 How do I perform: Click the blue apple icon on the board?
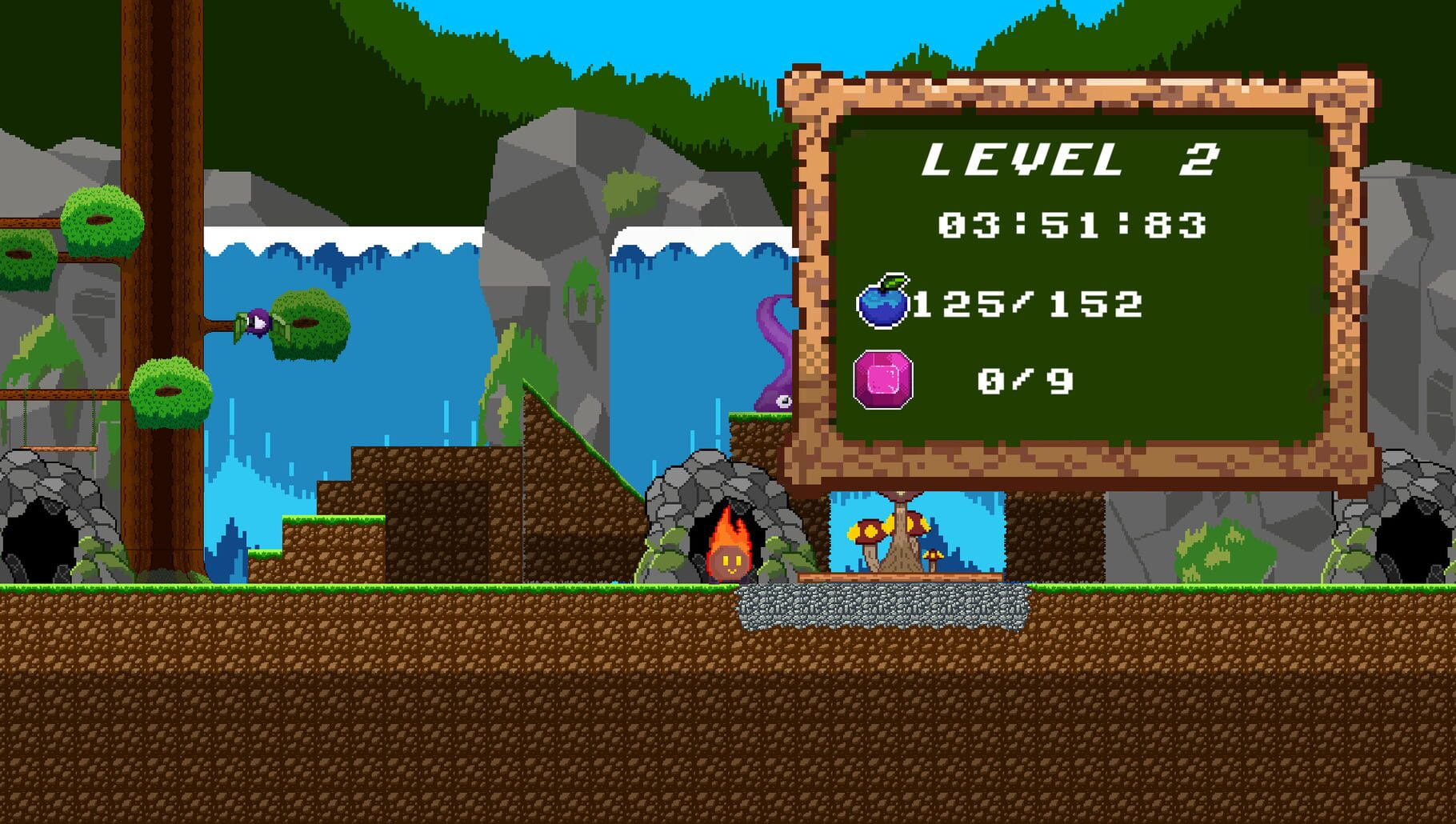888,302
